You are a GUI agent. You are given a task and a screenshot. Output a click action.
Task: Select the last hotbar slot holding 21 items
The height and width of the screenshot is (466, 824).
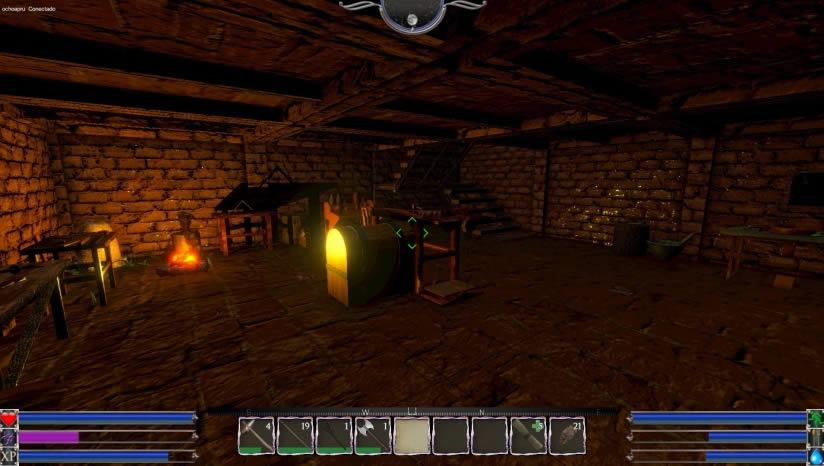(567, 436)
